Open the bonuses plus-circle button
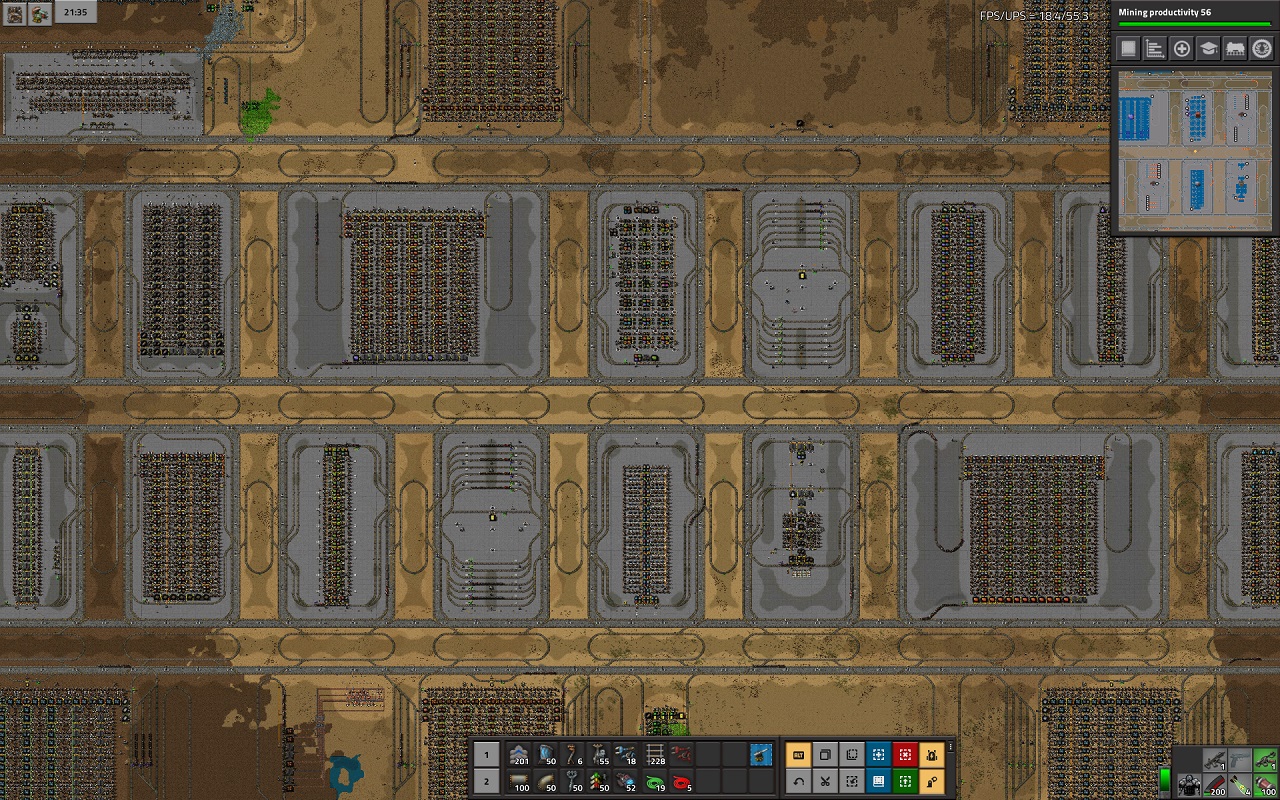Viewport: 1280px width, 800px height. pos(1182,48)
